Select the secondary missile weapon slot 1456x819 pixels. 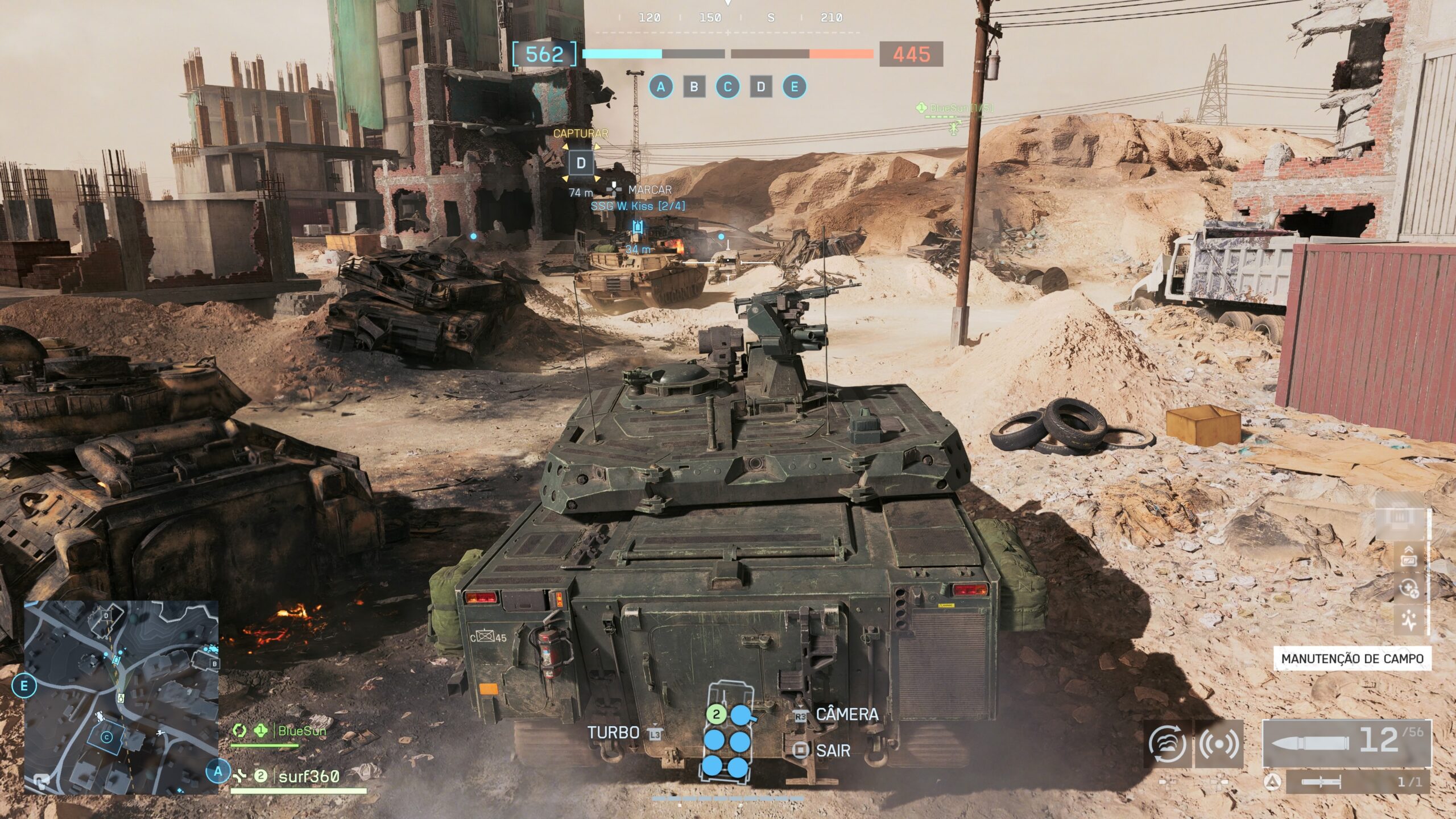coord(1357,782)
